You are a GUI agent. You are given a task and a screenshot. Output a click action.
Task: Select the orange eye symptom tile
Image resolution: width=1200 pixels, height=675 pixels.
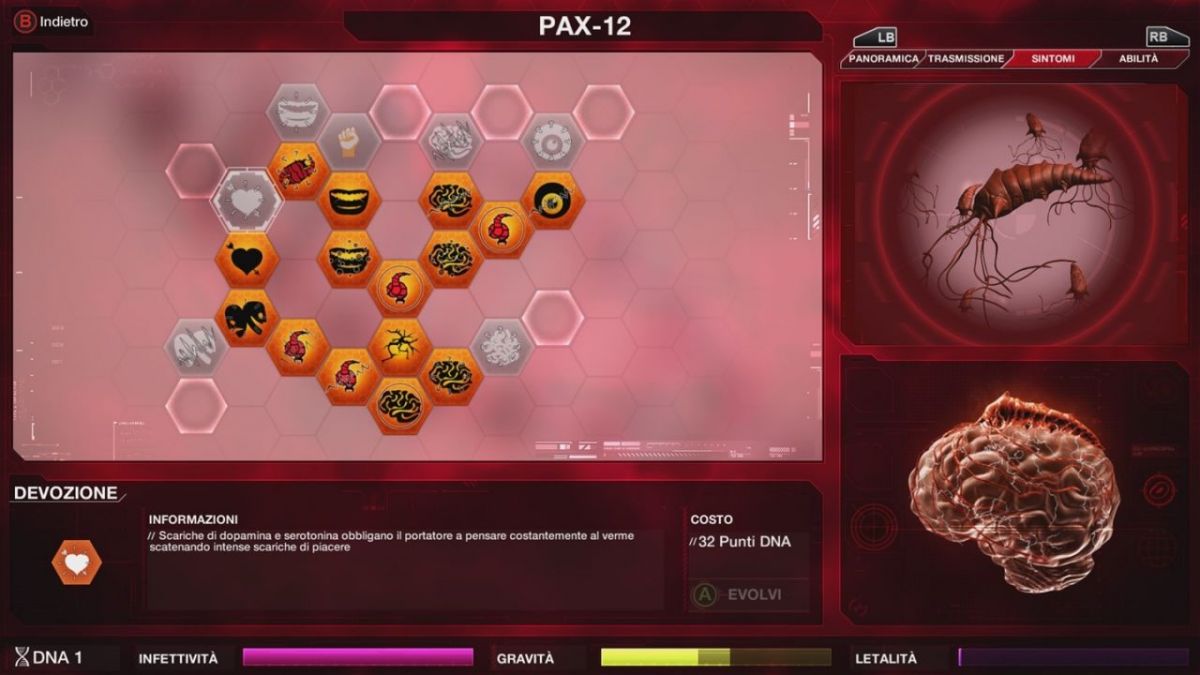[552, 200]
